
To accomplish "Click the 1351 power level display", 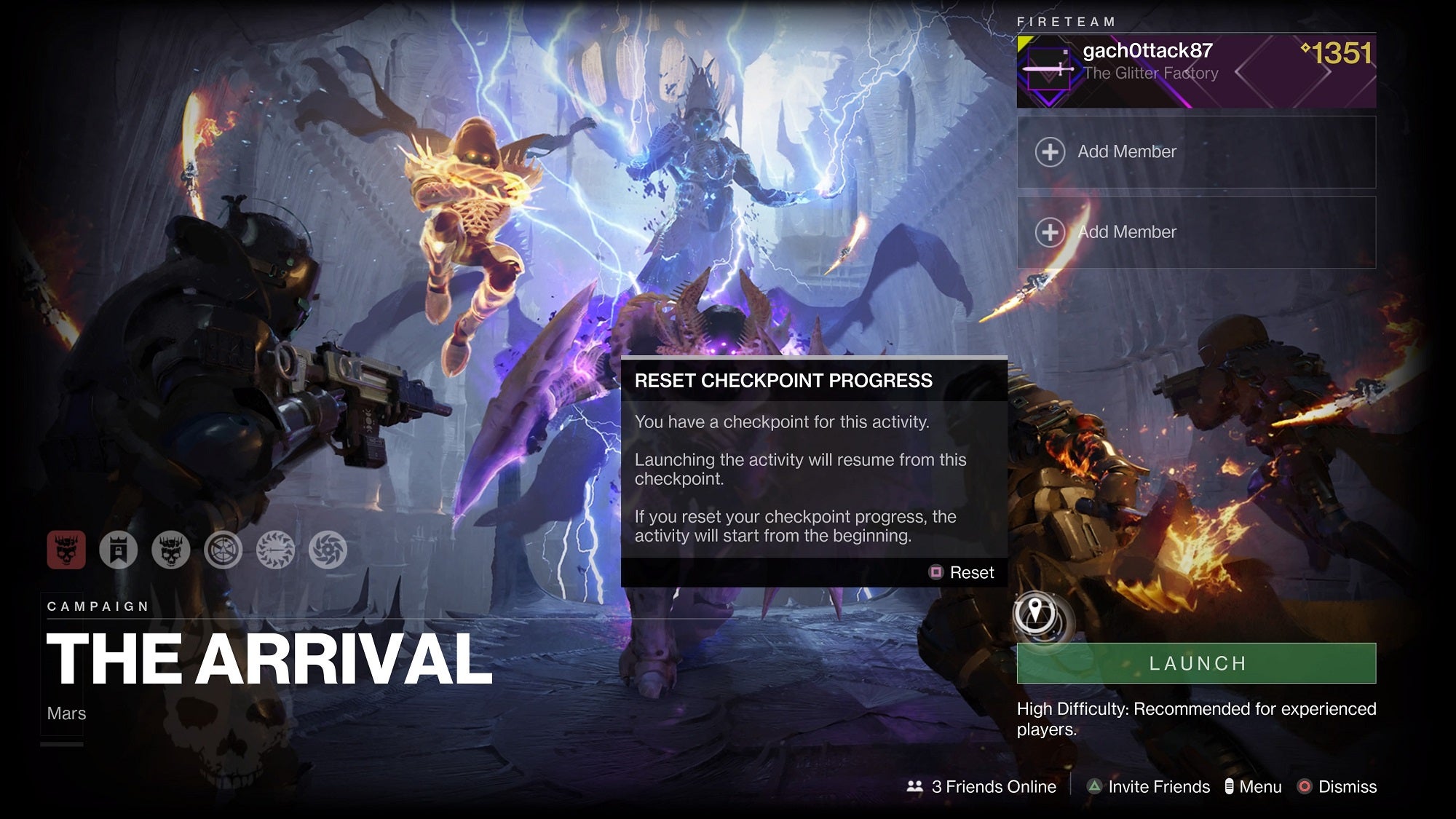I will tap(1343, 51).
